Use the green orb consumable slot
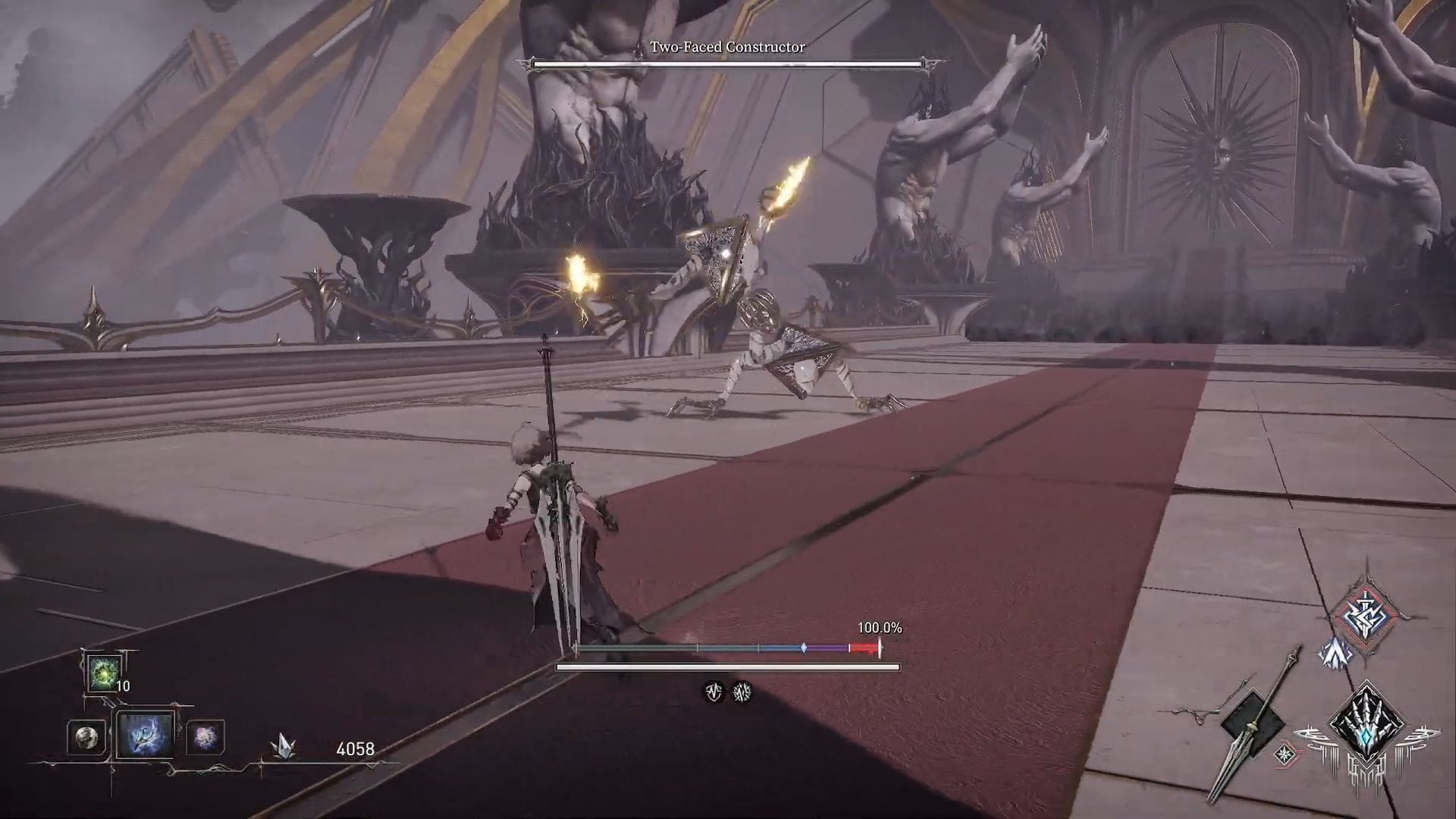 click(x=103, y=673)
